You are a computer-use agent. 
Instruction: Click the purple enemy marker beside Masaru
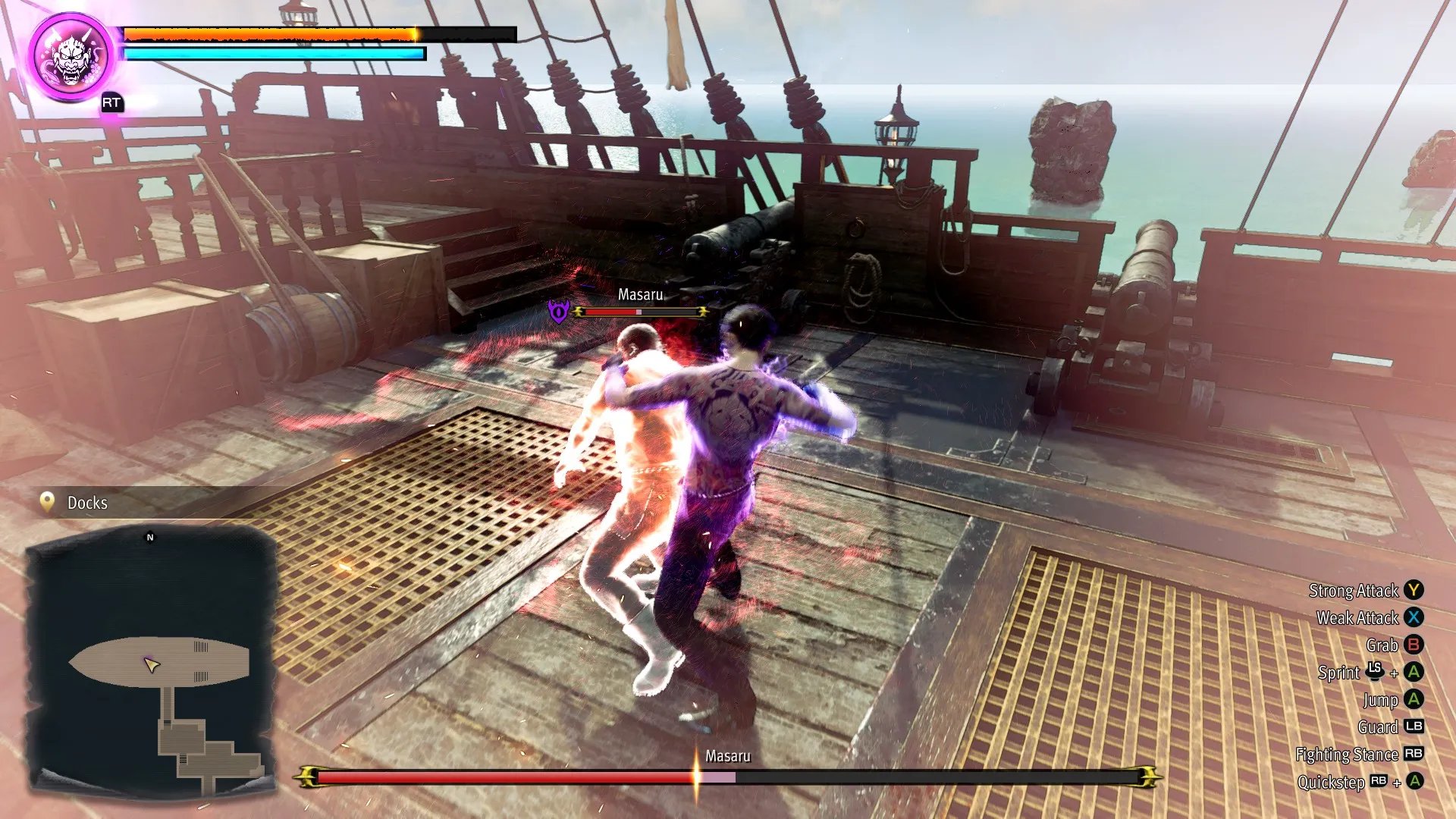[x=559, y=311]
